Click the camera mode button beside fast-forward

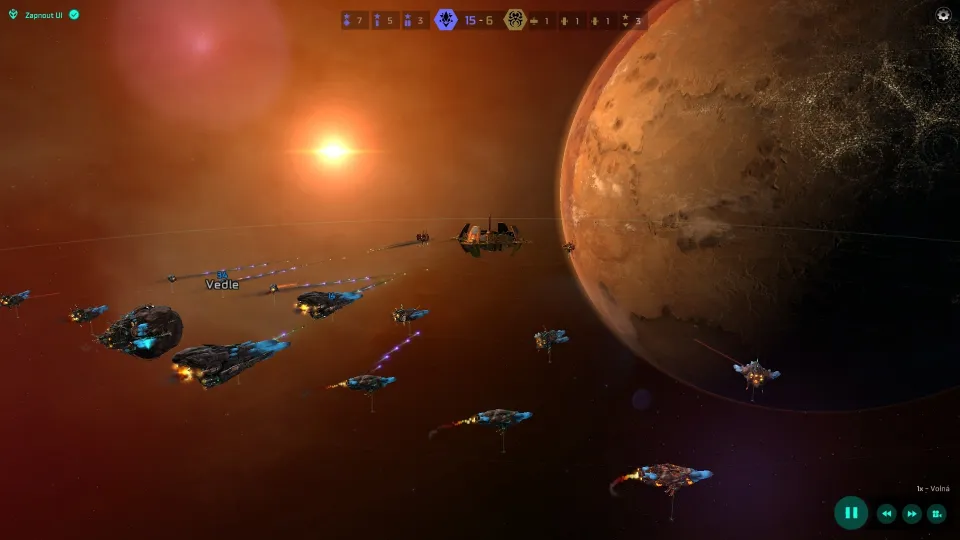[x=937, y=514]
